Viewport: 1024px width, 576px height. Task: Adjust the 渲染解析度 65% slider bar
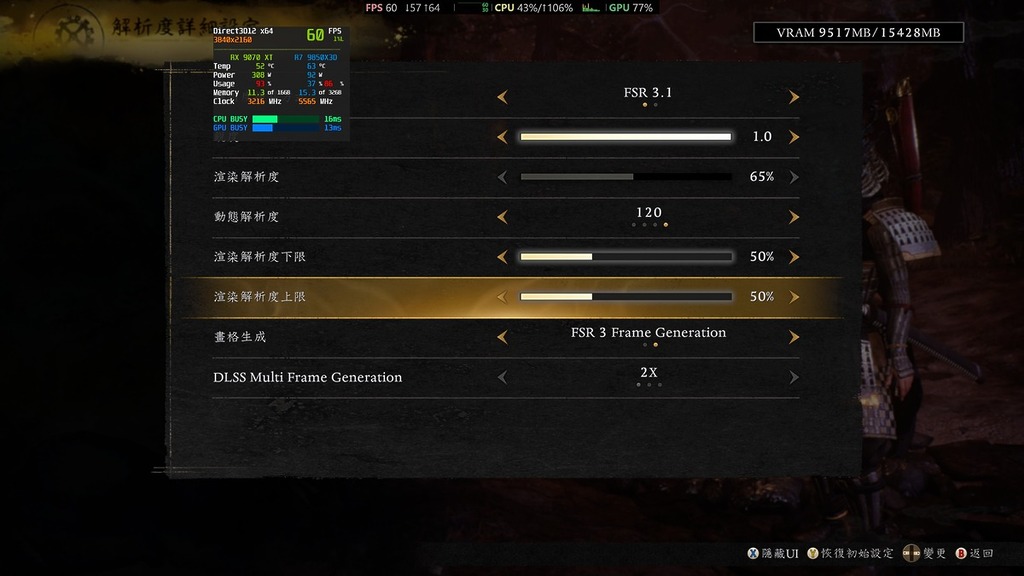click(x=626, y=177)
